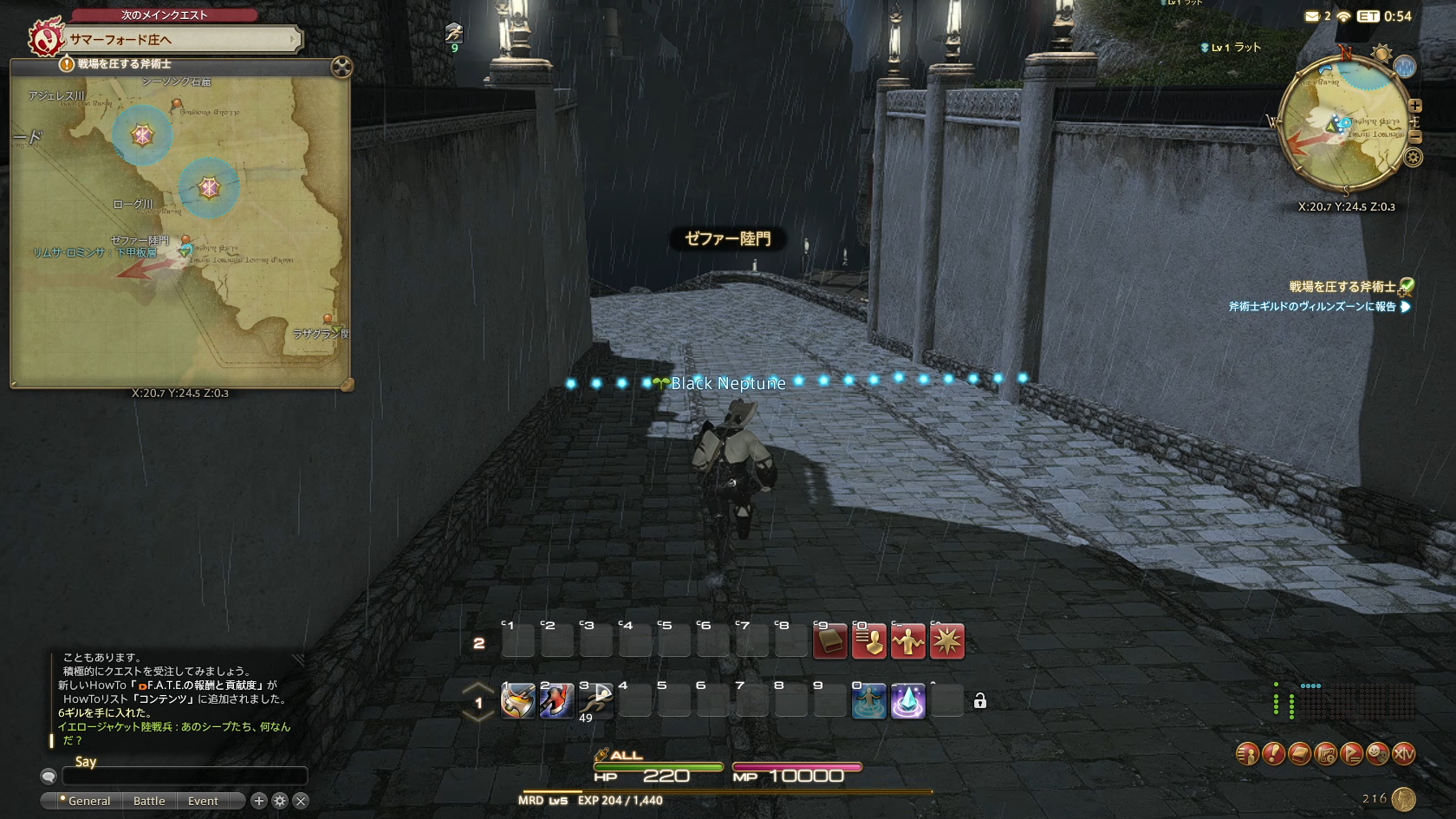Close the large map window
Screen dimensions: 1456x819
click(341, 67)
